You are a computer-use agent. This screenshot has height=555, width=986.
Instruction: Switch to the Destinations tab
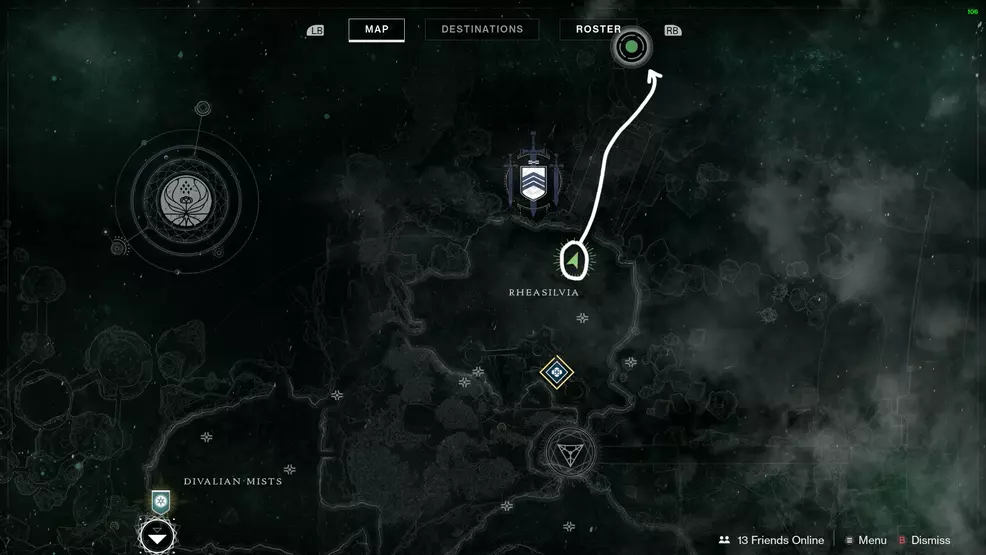[482, 29]
